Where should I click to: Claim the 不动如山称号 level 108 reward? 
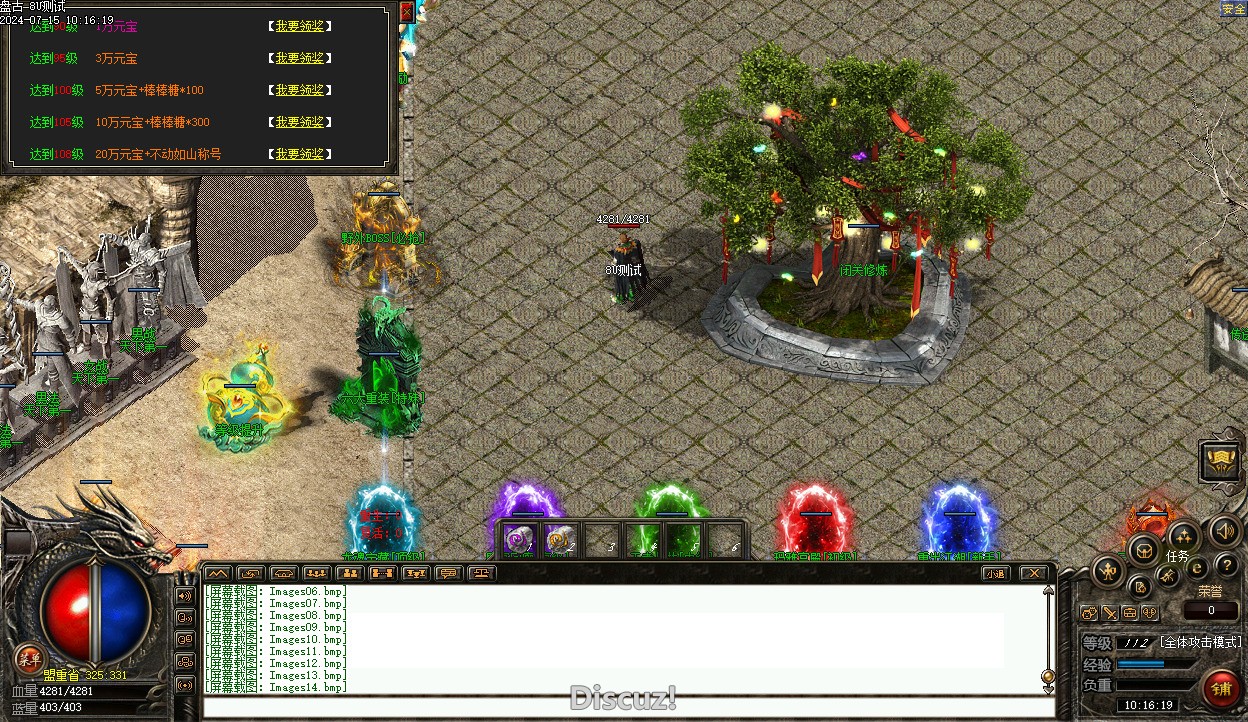(x=300, y=154)
